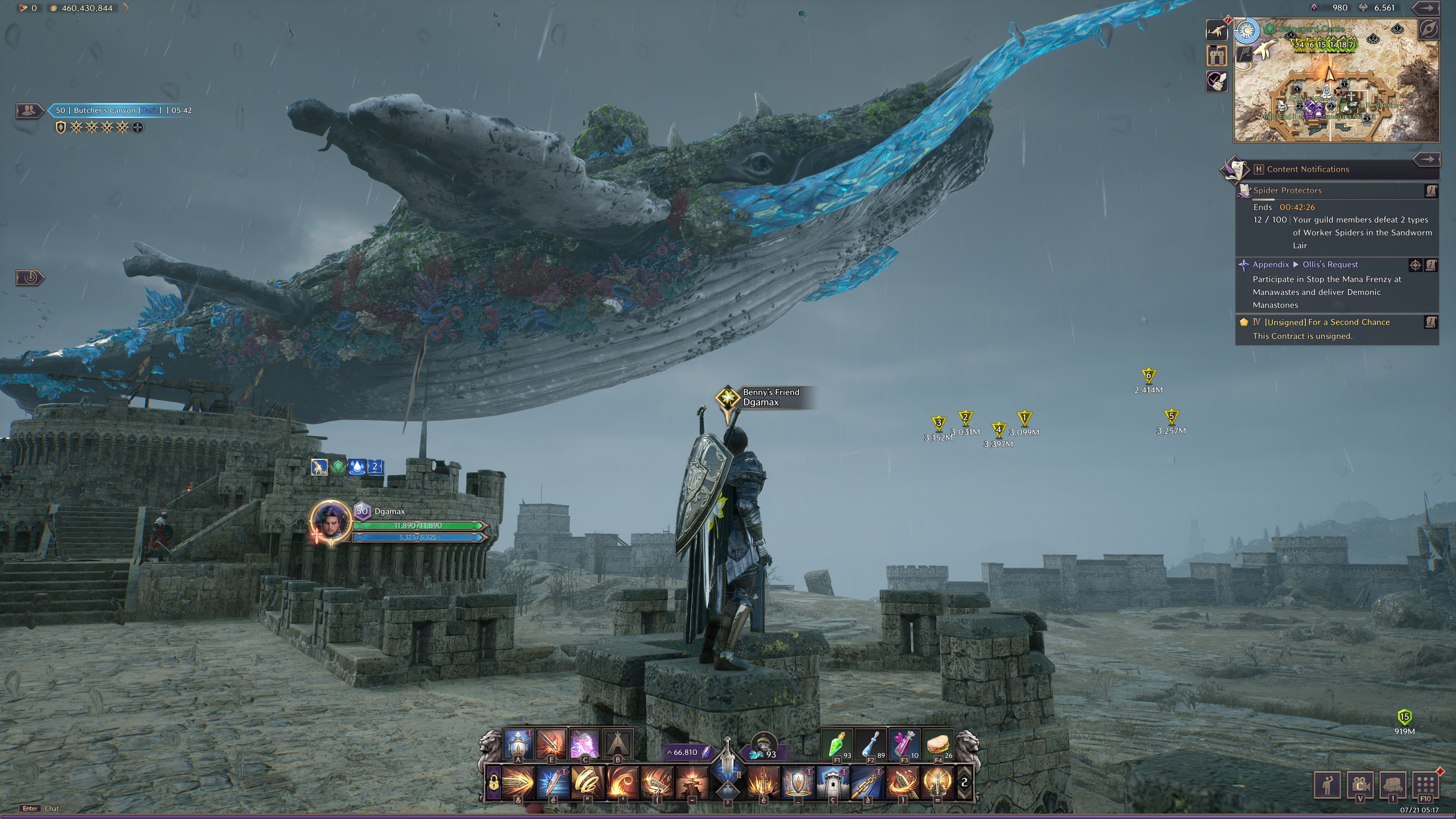Open the camera mode button
The height and width of the screenshot is (819, 1456).
[x=1360, y=784]
